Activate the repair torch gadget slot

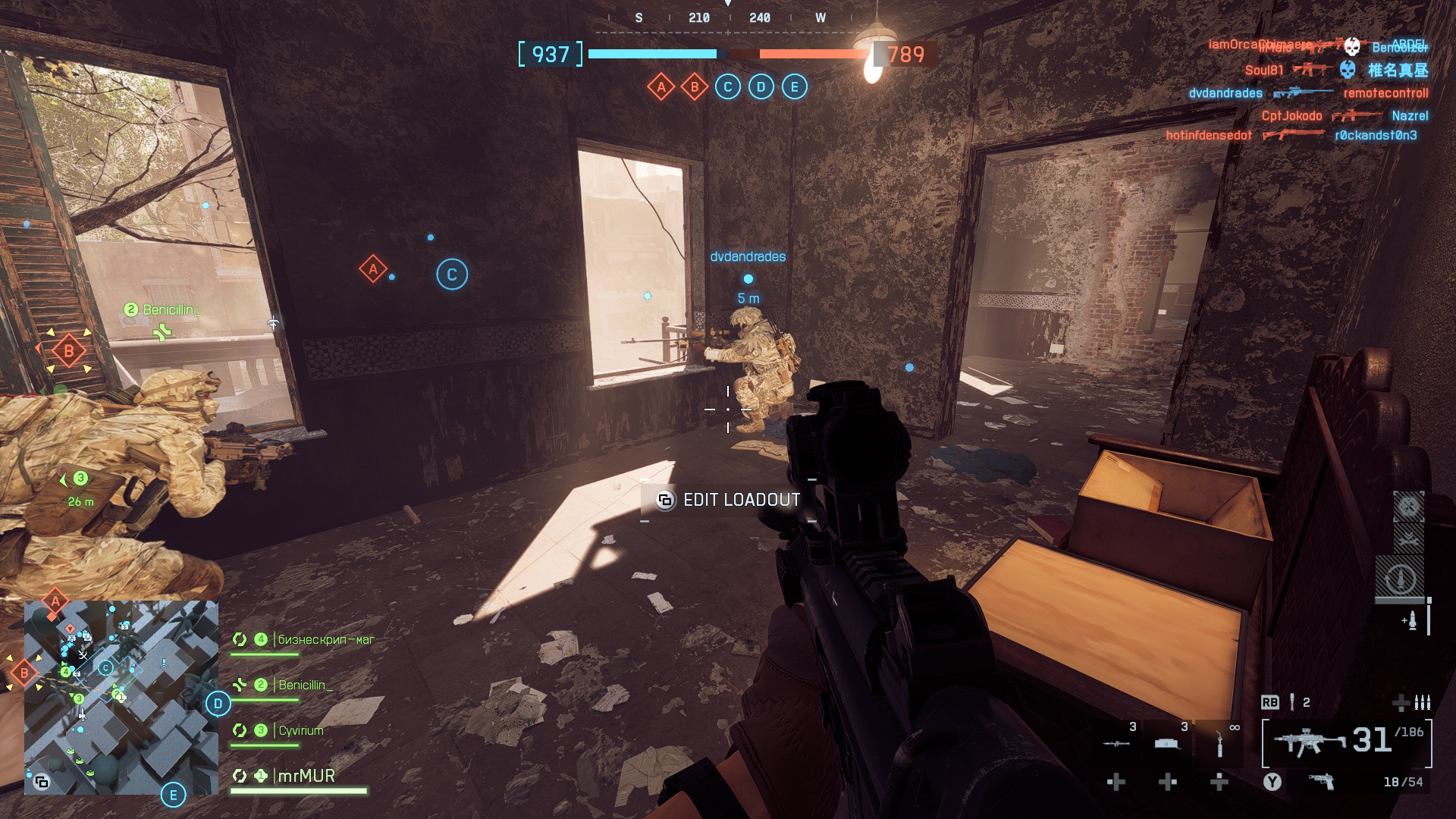click(x=1219, y=742)
